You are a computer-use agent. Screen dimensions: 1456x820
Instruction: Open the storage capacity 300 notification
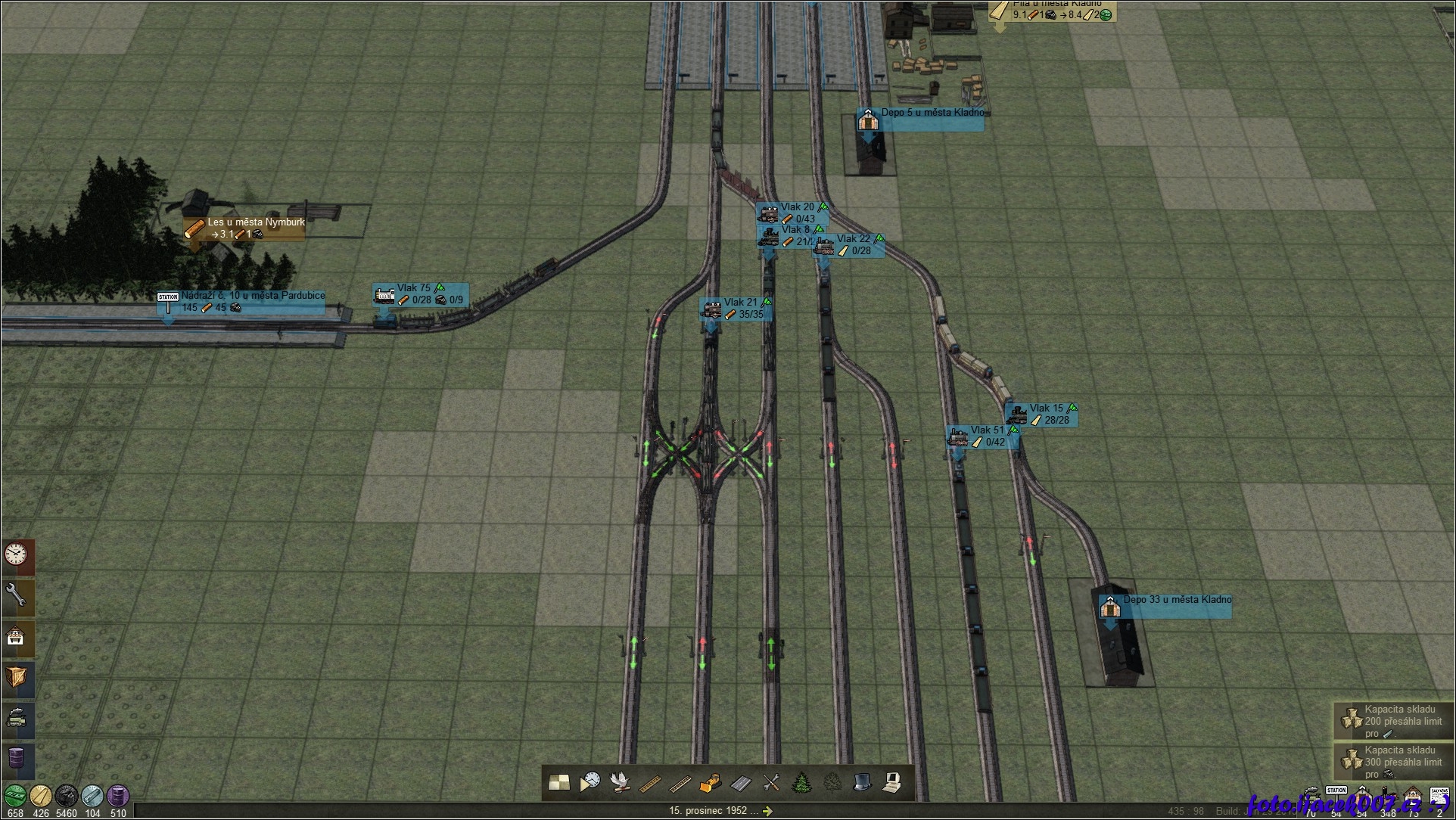pos(1394,763)
